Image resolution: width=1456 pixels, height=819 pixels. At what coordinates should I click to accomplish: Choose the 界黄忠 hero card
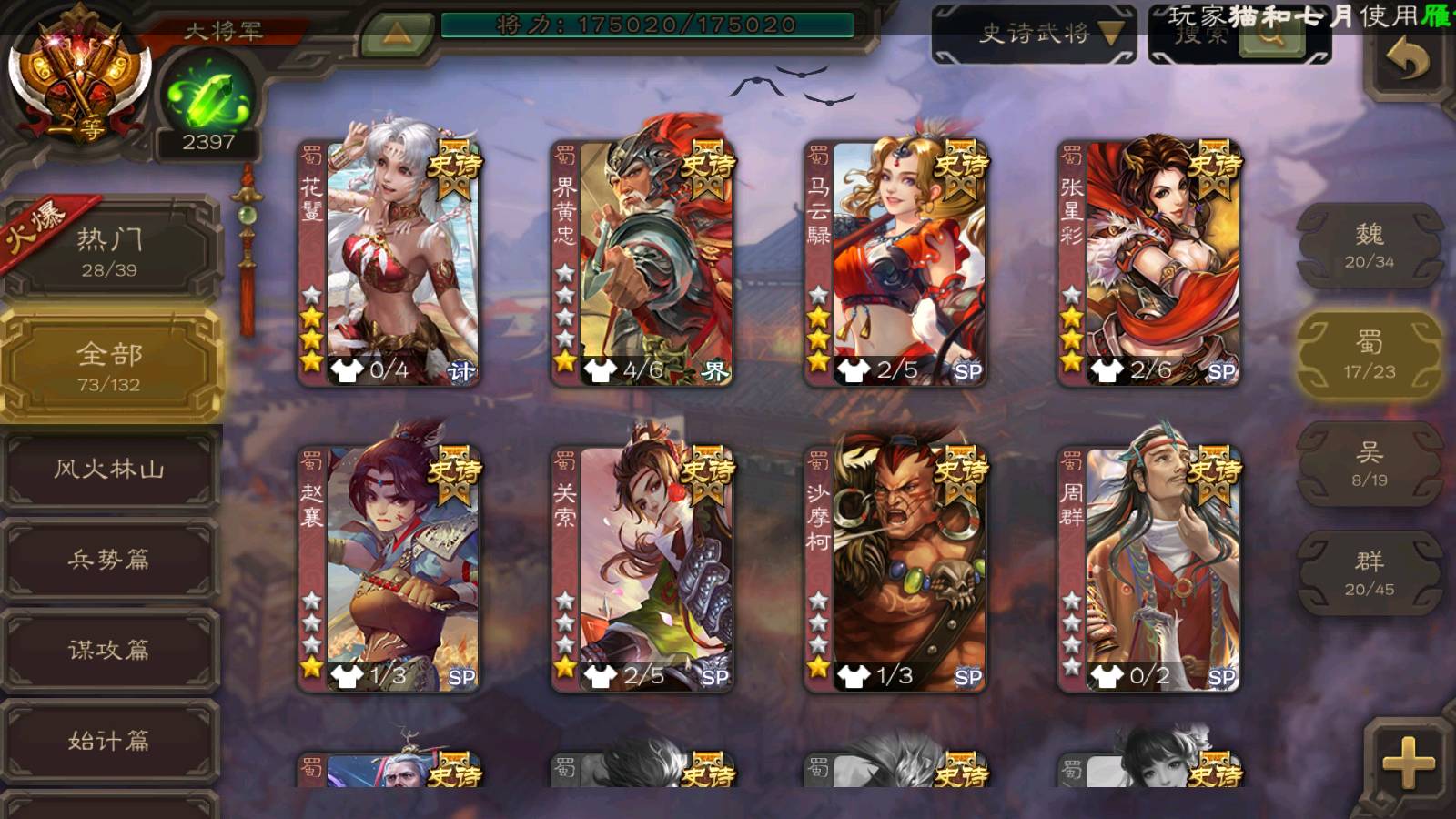coord(642,262)
